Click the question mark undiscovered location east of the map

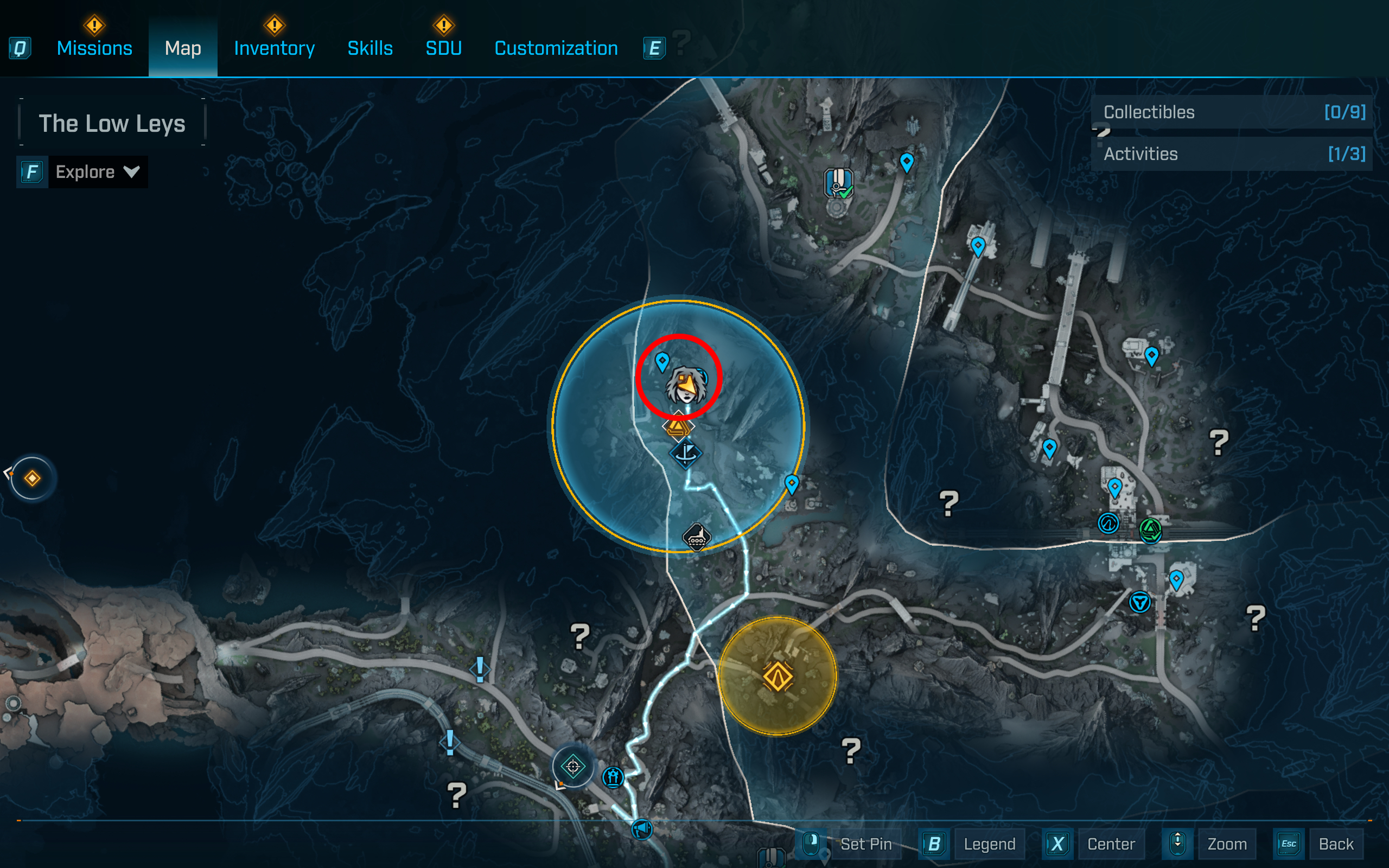(1220, 444)
